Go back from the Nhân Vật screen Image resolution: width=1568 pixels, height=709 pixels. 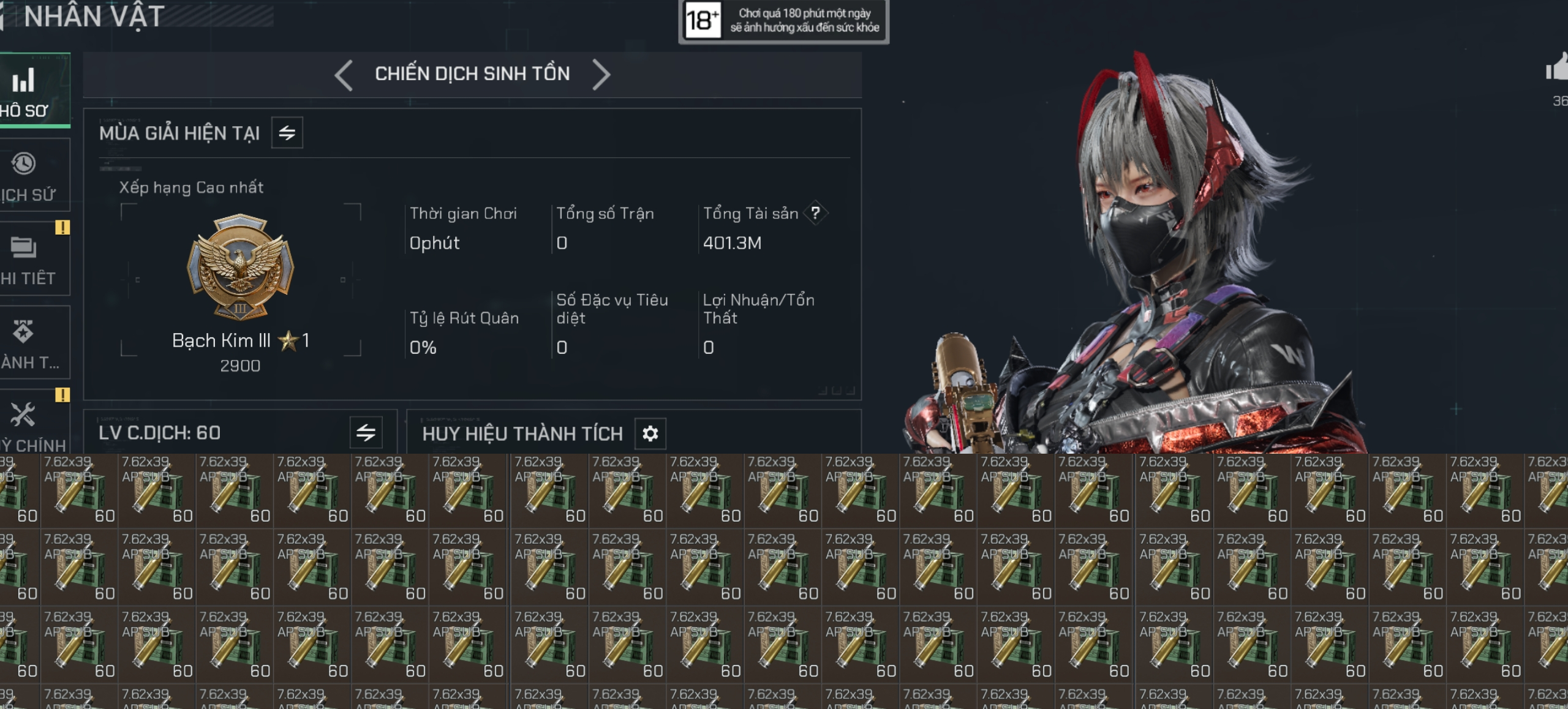(2, 17)
